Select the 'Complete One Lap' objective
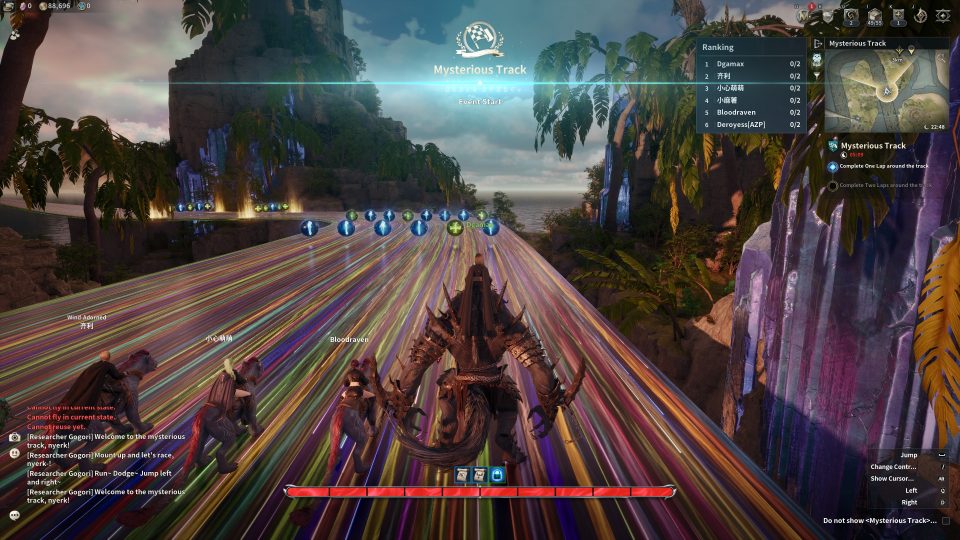The height and width of the screenshot is (540, 960). [884, 166]
